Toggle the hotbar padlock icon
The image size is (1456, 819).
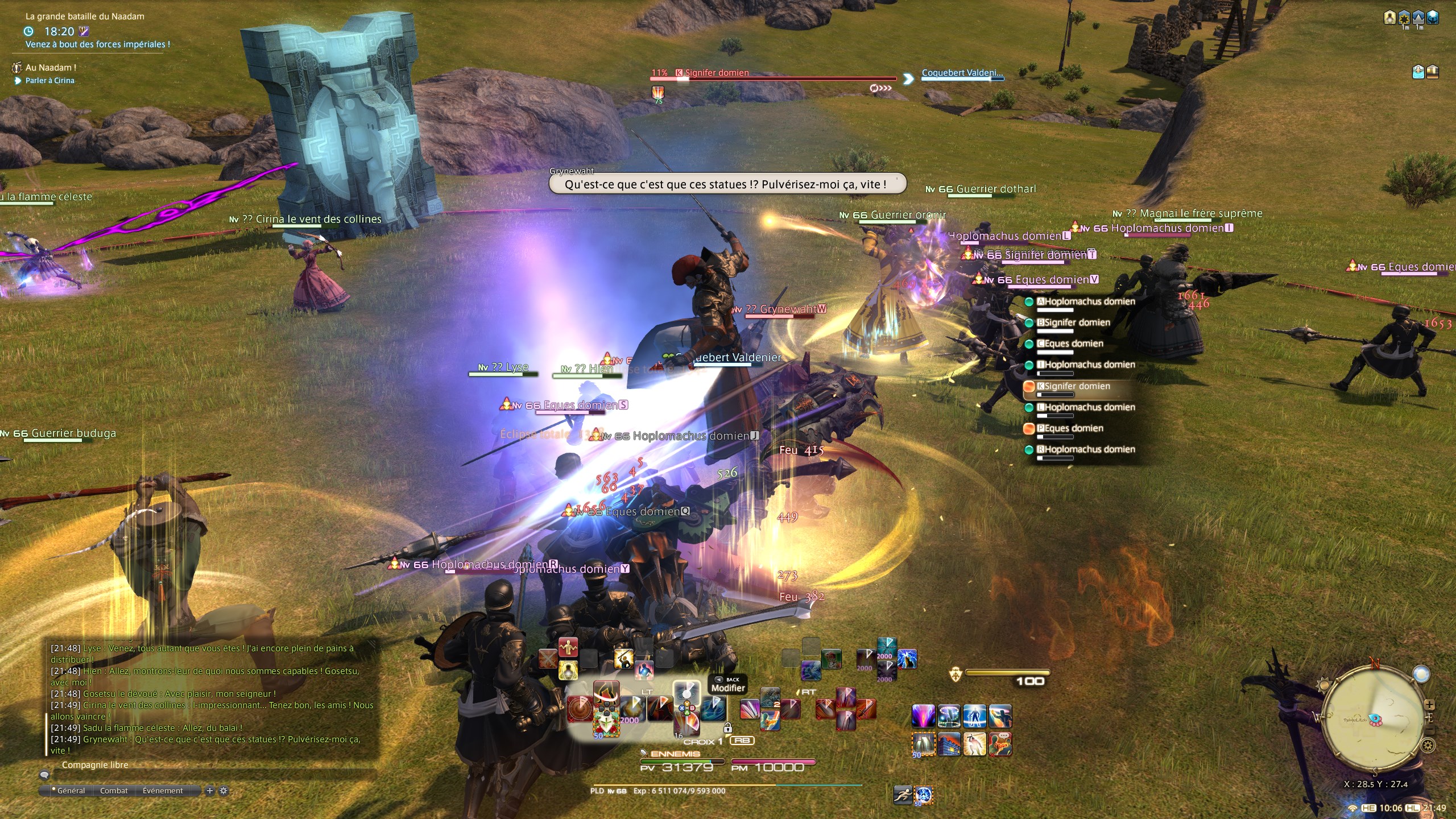point(727,728)
